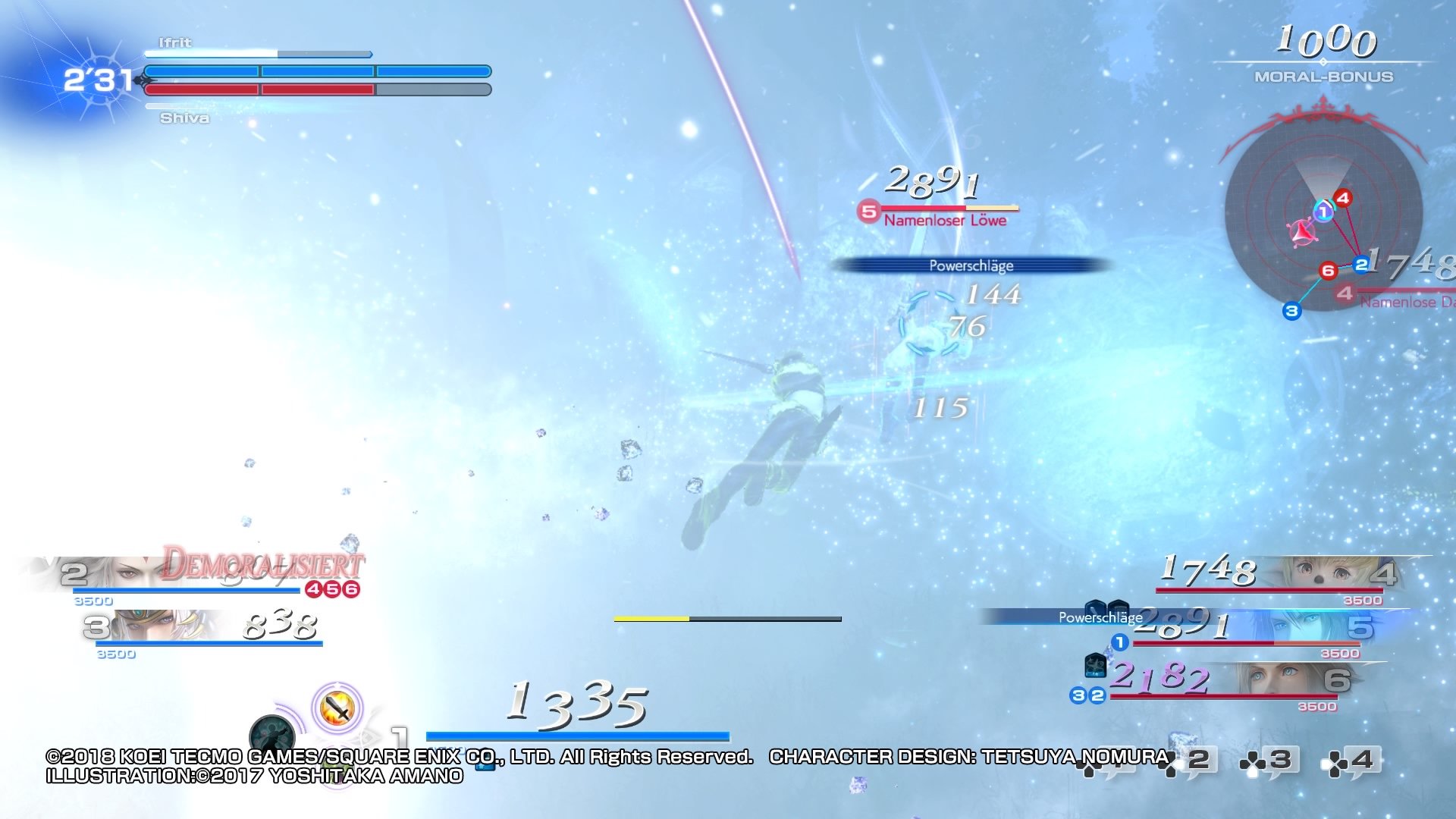Select the star debuff icon beside 2182
The width and height of the screenshot is (1456, 819).
(1095, 666)
